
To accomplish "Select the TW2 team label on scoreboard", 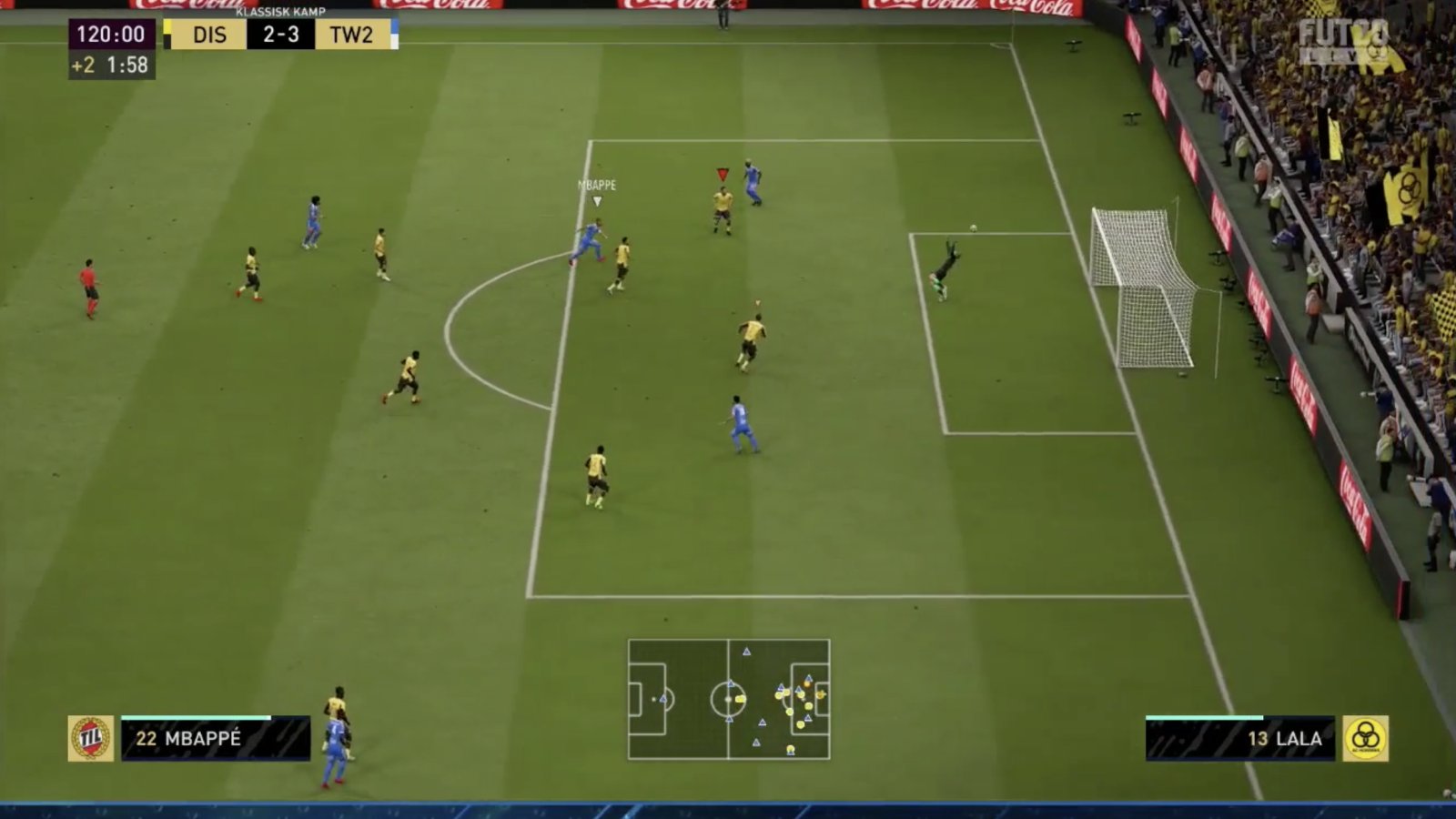I will pyautogui.click(x=351, y=35).
